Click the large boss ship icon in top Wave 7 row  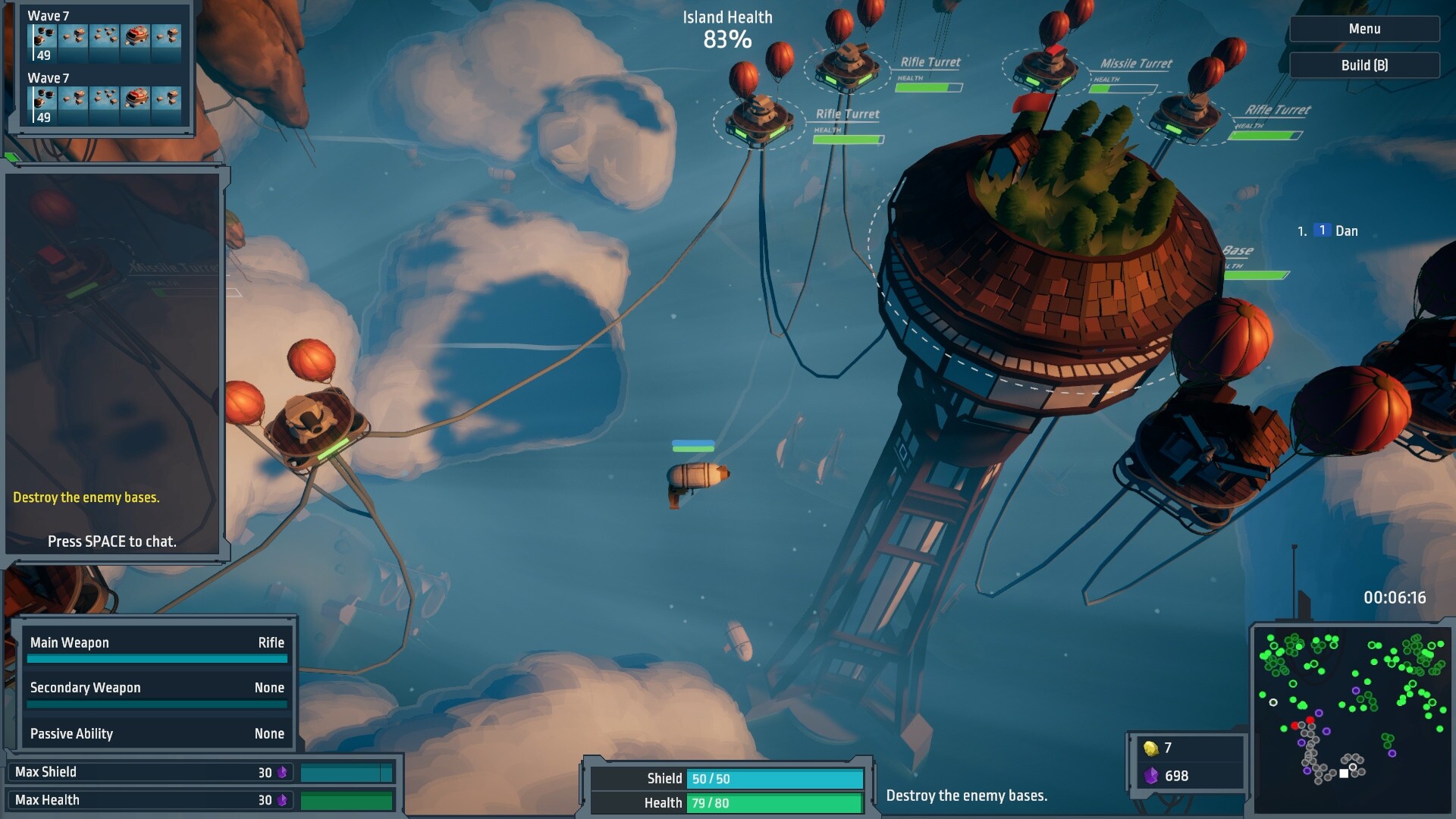pyautogui.click(x=136, y=35)
